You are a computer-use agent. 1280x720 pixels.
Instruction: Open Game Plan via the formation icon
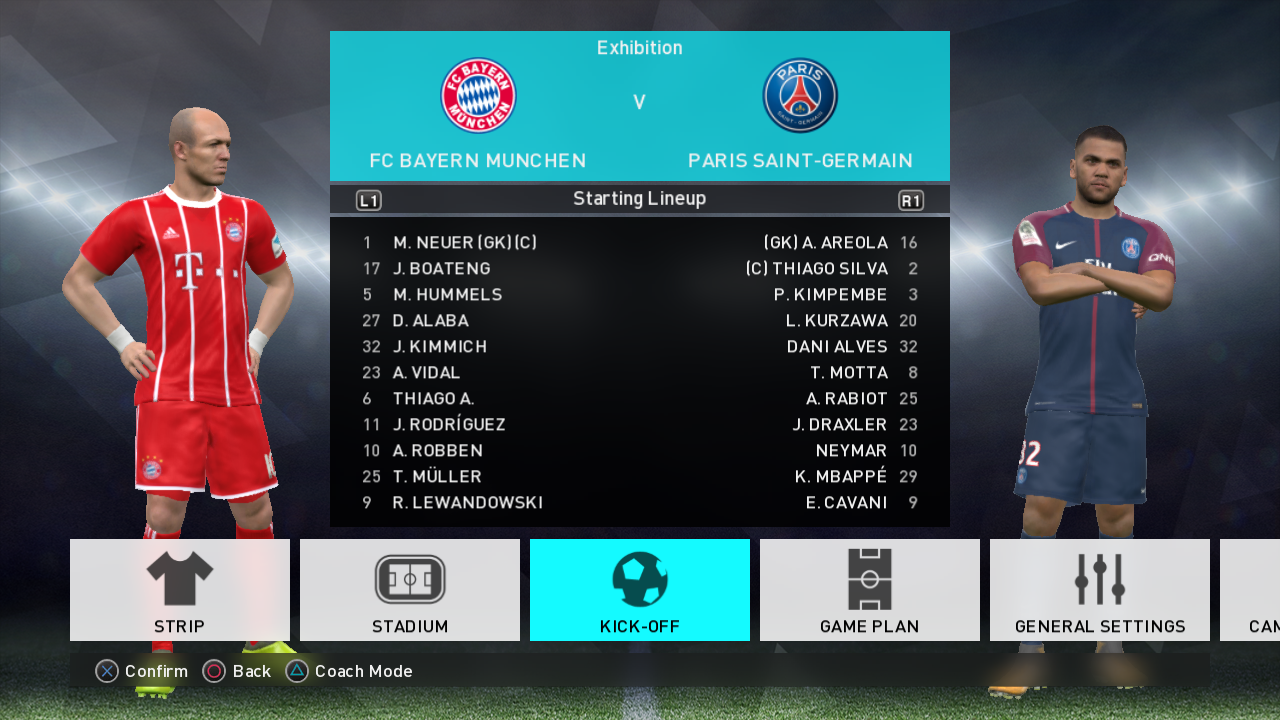[x=869, y=580]
